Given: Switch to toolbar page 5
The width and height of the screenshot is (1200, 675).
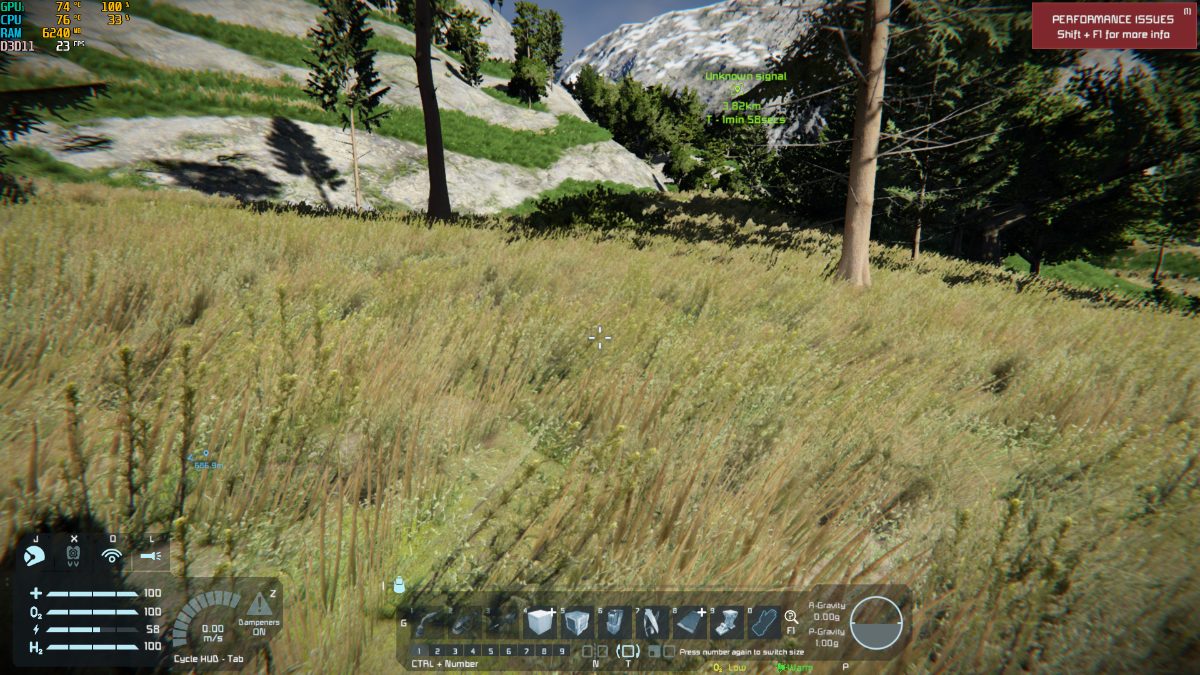Looking at the screenshot, I should click(x=490, y=651).
